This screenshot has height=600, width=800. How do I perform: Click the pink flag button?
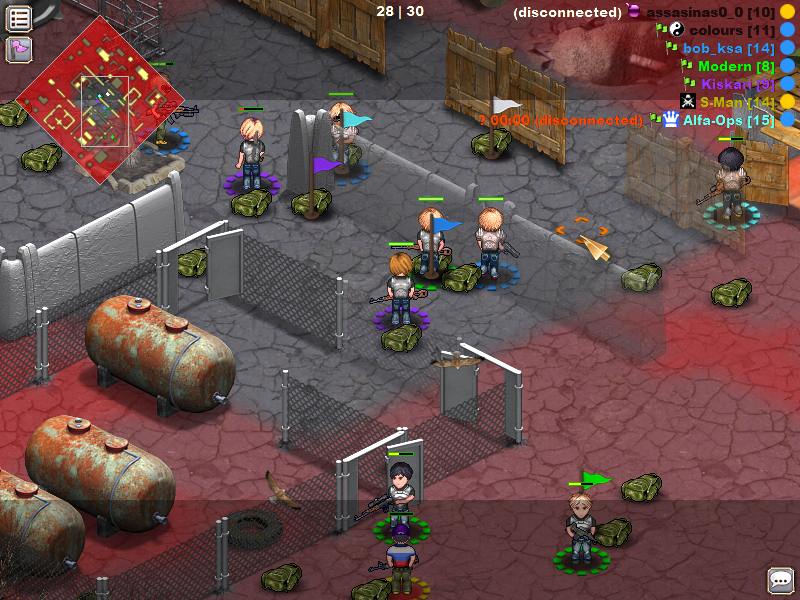(x=19, y=49)
